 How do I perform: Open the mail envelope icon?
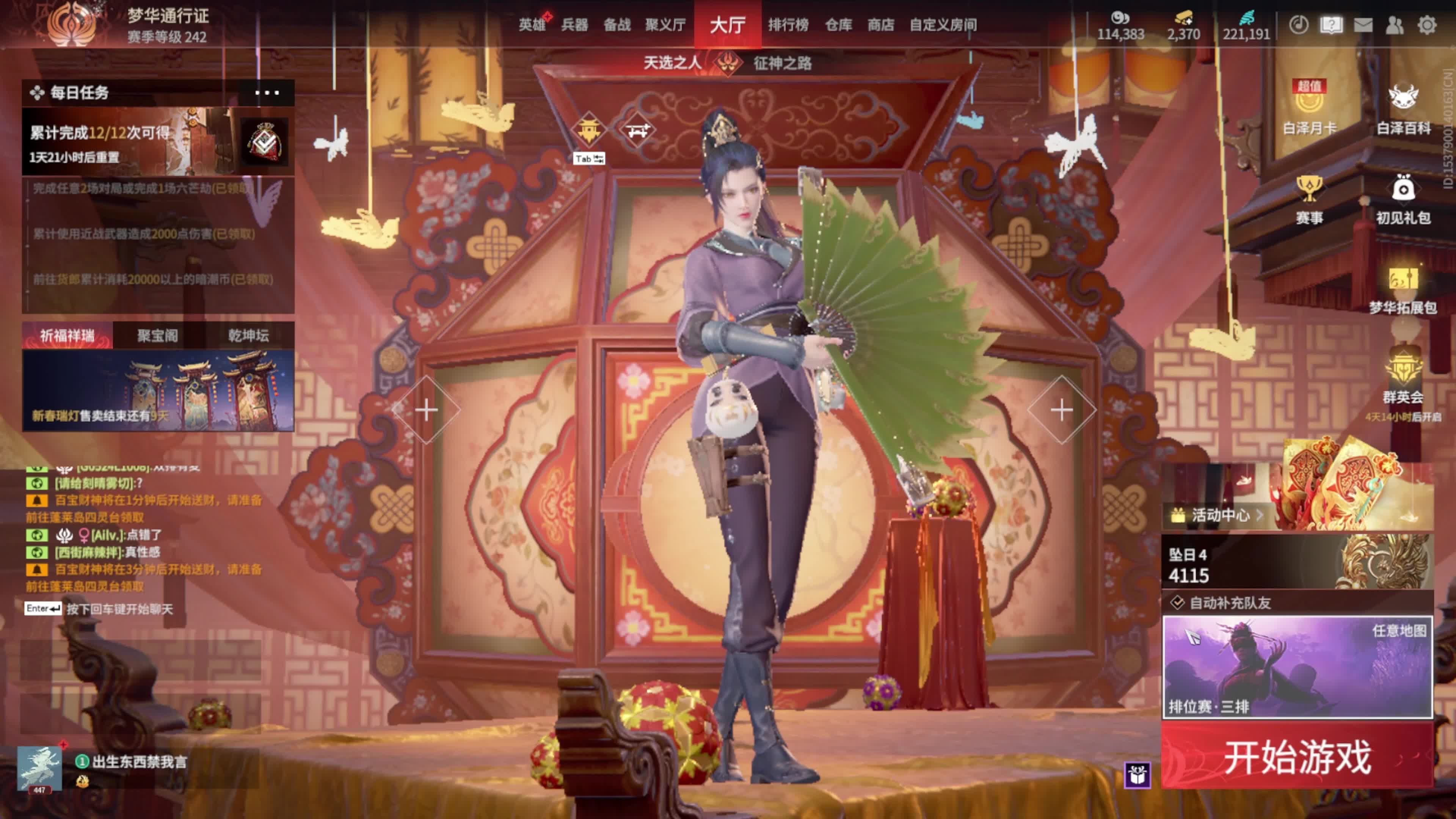click(x=1363, y=25)
